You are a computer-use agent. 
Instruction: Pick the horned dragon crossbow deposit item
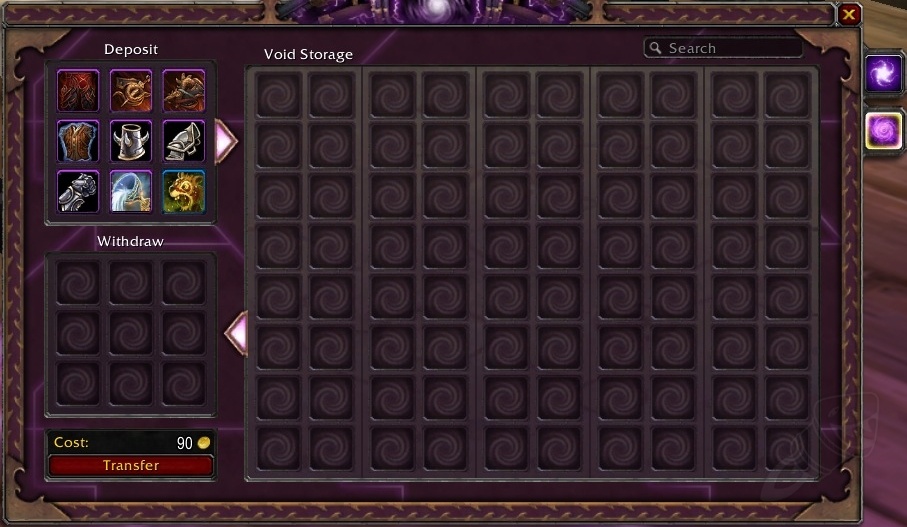point(184,89)
